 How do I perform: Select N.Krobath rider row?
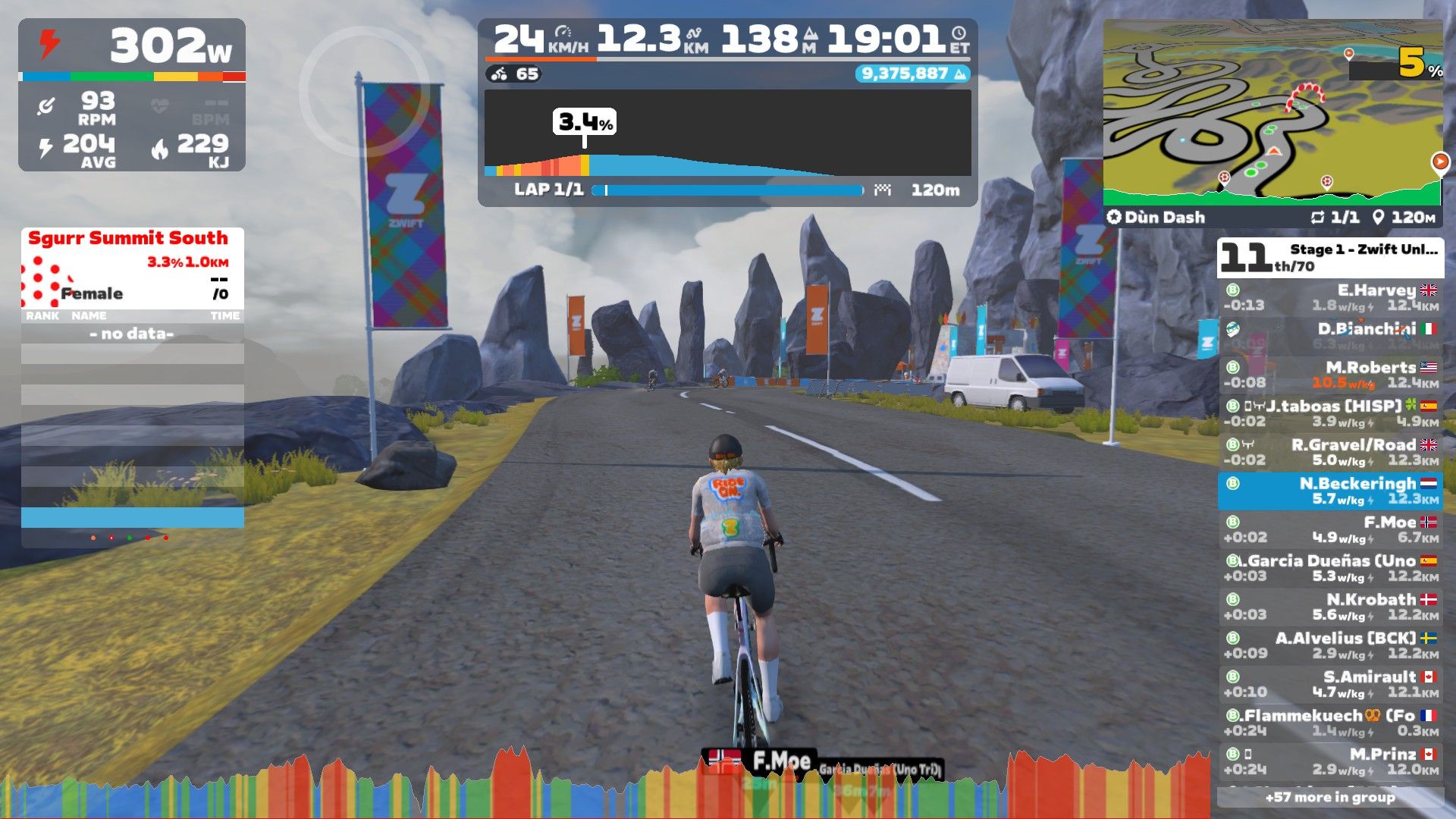(x=1331, y=607)
